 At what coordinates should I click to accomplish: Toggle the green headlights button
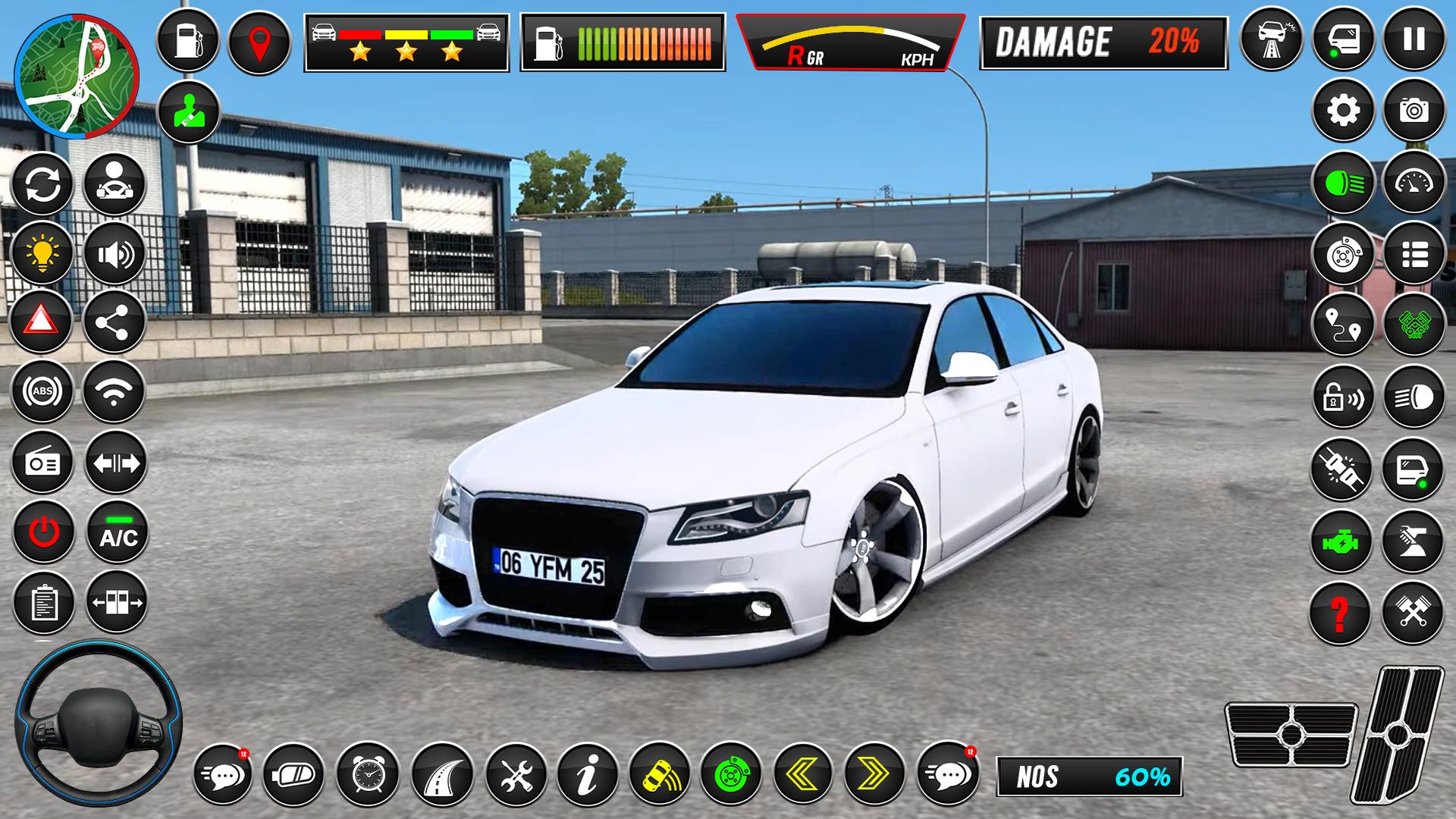click(x=1343, y=183)
